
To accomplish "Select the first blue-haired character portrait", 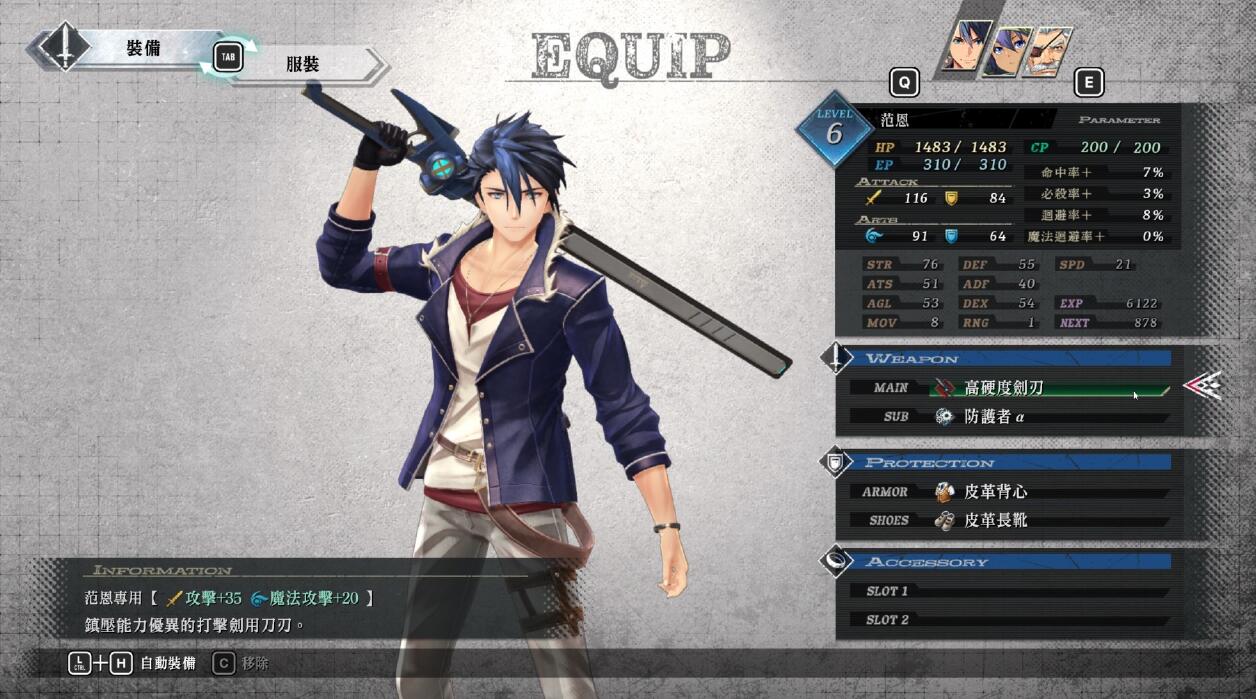I will pyautogui.click(x=967, y=48).
